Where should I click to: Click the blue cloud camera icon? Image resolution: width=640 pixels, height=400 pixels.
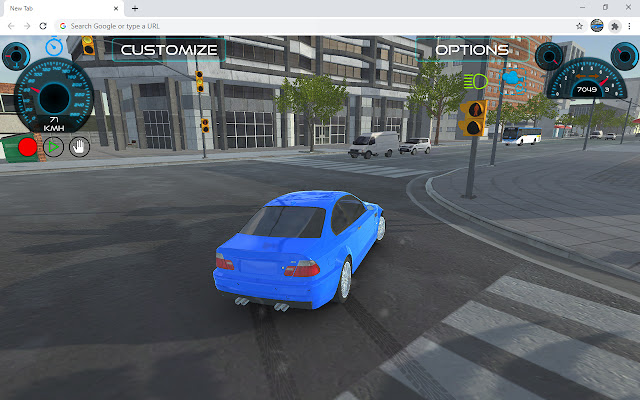pyautogui.click(x=511, y=77)
